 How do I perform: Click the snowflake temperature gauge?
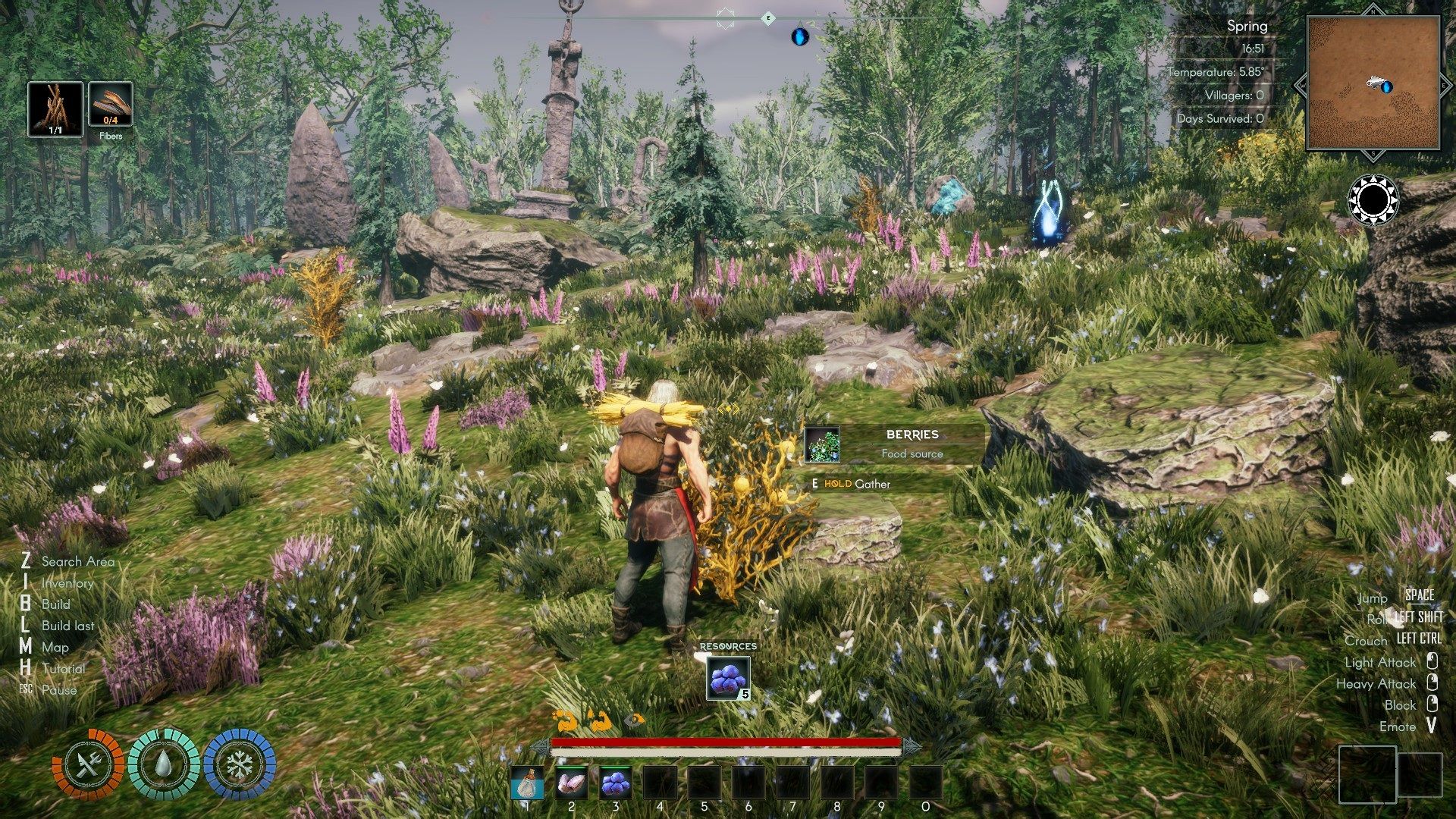point(239,765)
